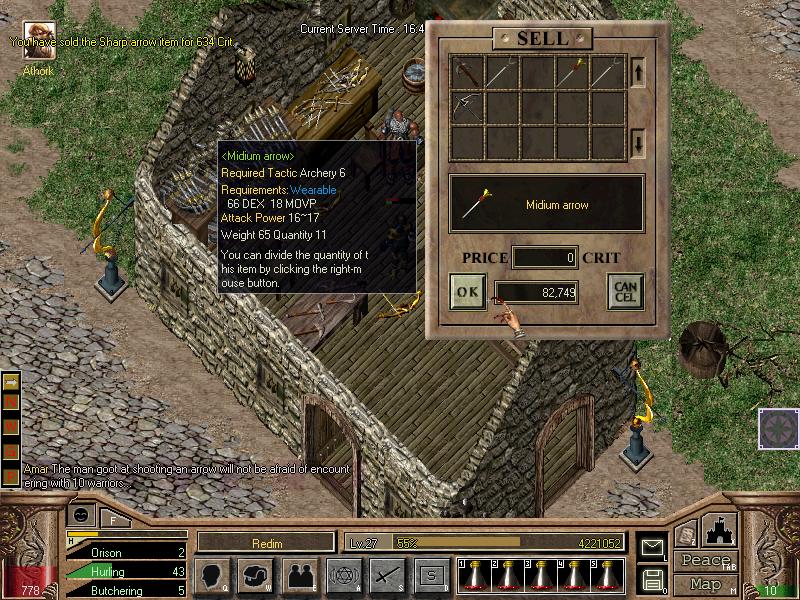This screenshot has width=800, height=600.
Task: Click the smiley face emote button
Action: tap(81, 514)
